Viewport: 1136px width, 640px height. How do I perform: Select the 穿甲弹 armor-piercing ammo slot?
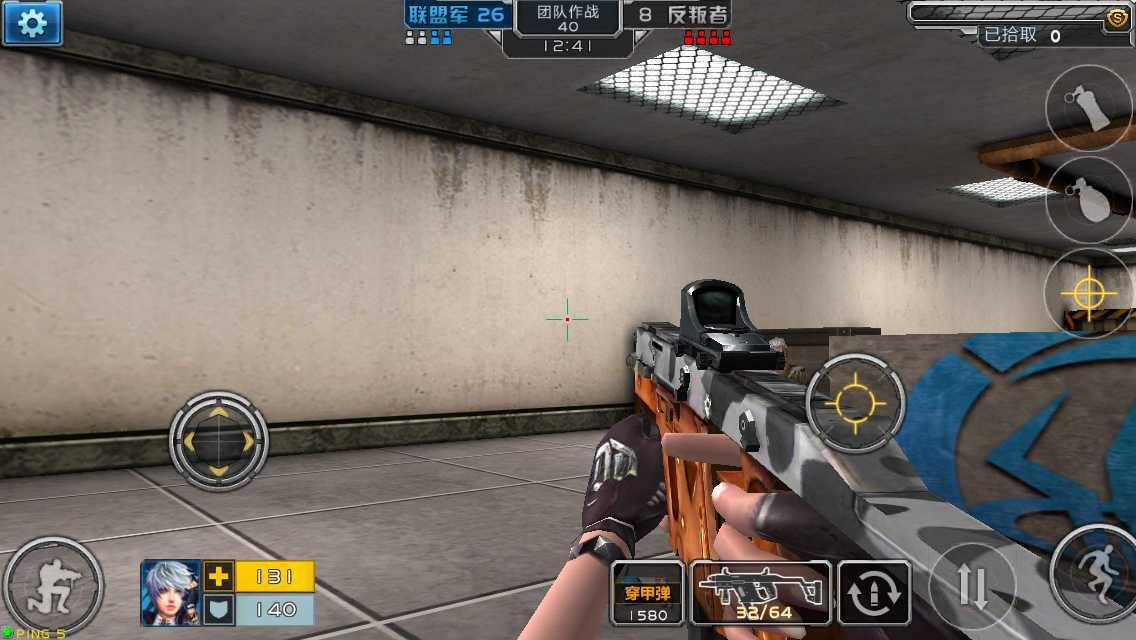[647, 593]
